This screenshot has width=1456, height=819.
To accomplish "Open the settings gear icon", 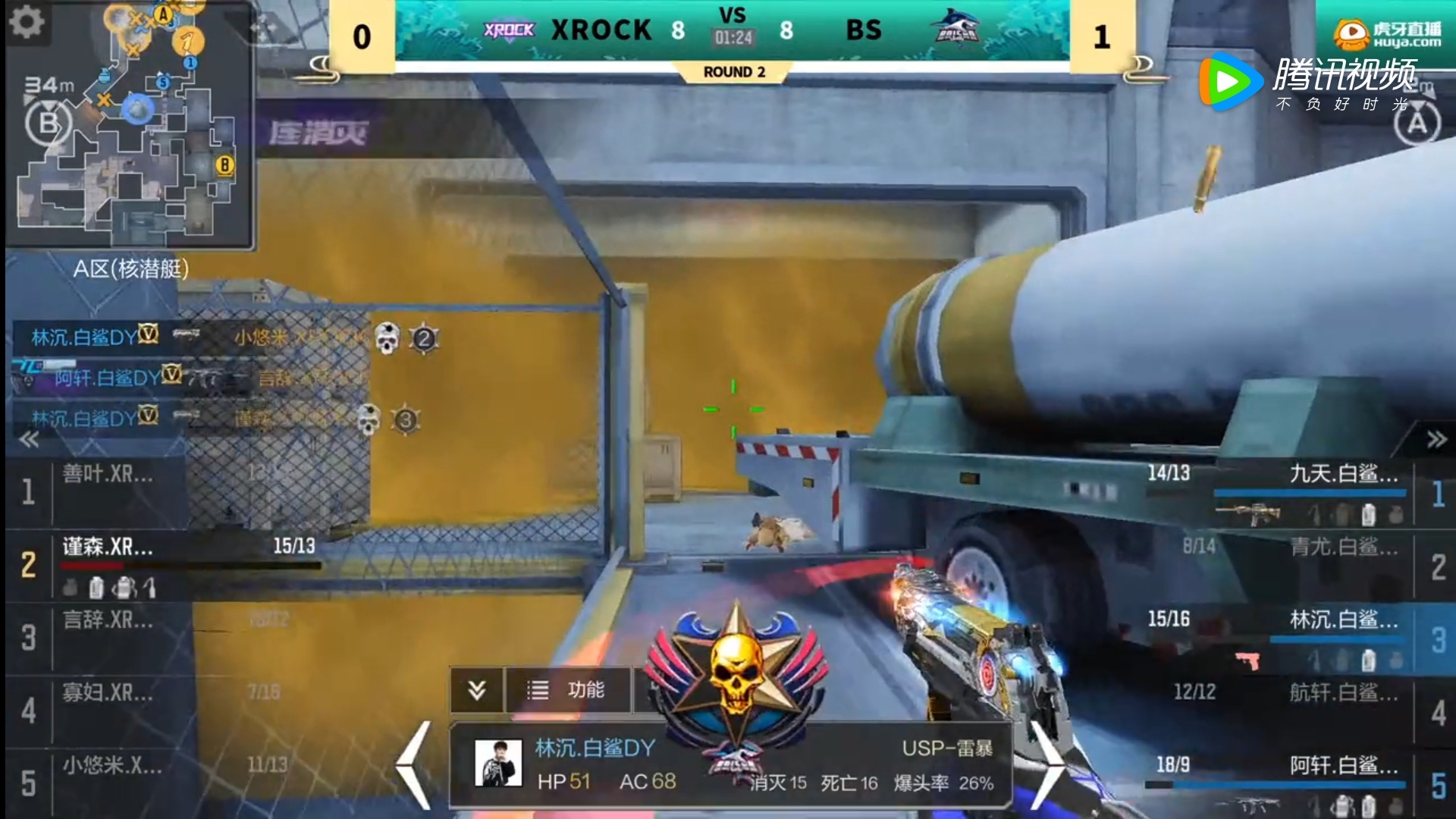I will click(x=26, y=22).
